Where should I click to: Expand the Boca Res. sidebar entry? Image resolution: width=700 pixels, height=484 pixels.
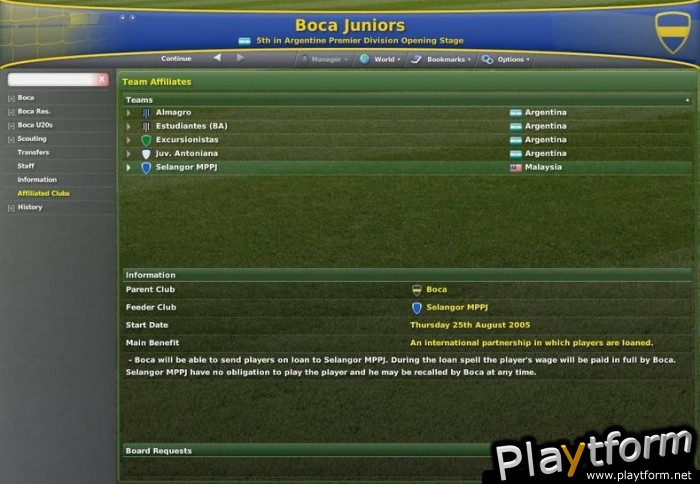point(33,111)
